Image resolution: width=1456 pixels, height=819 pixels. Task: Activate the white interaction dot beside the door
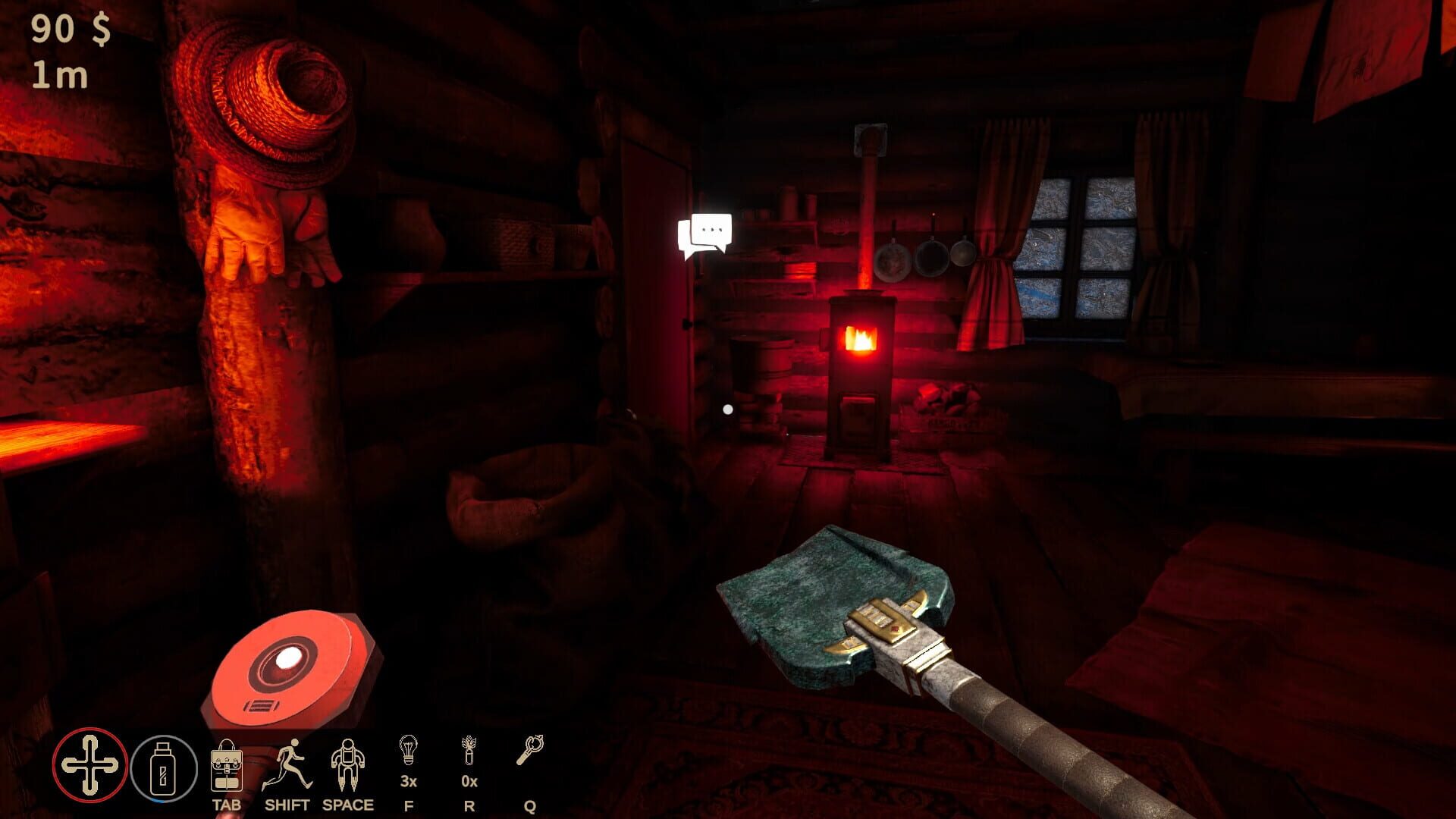pyautogui.click(x=728, y=409)
